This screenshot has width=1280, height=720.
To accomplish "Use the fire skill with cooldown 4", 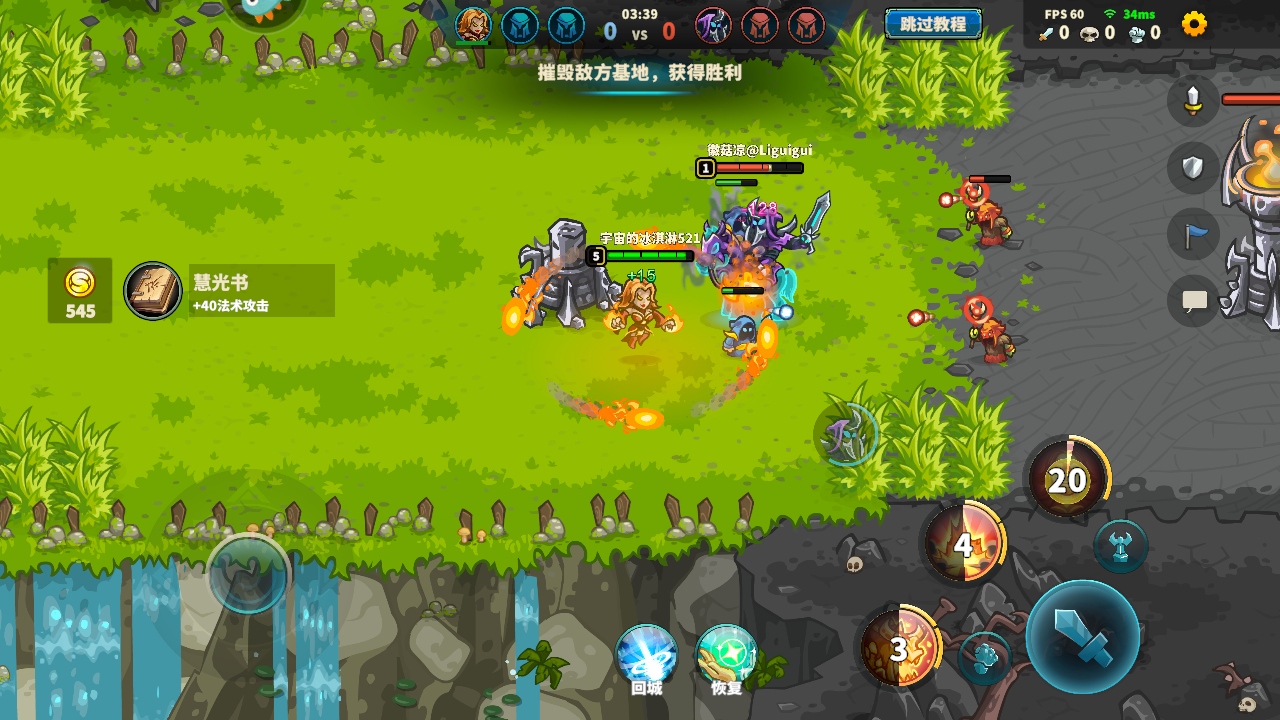I will (962, 545).
